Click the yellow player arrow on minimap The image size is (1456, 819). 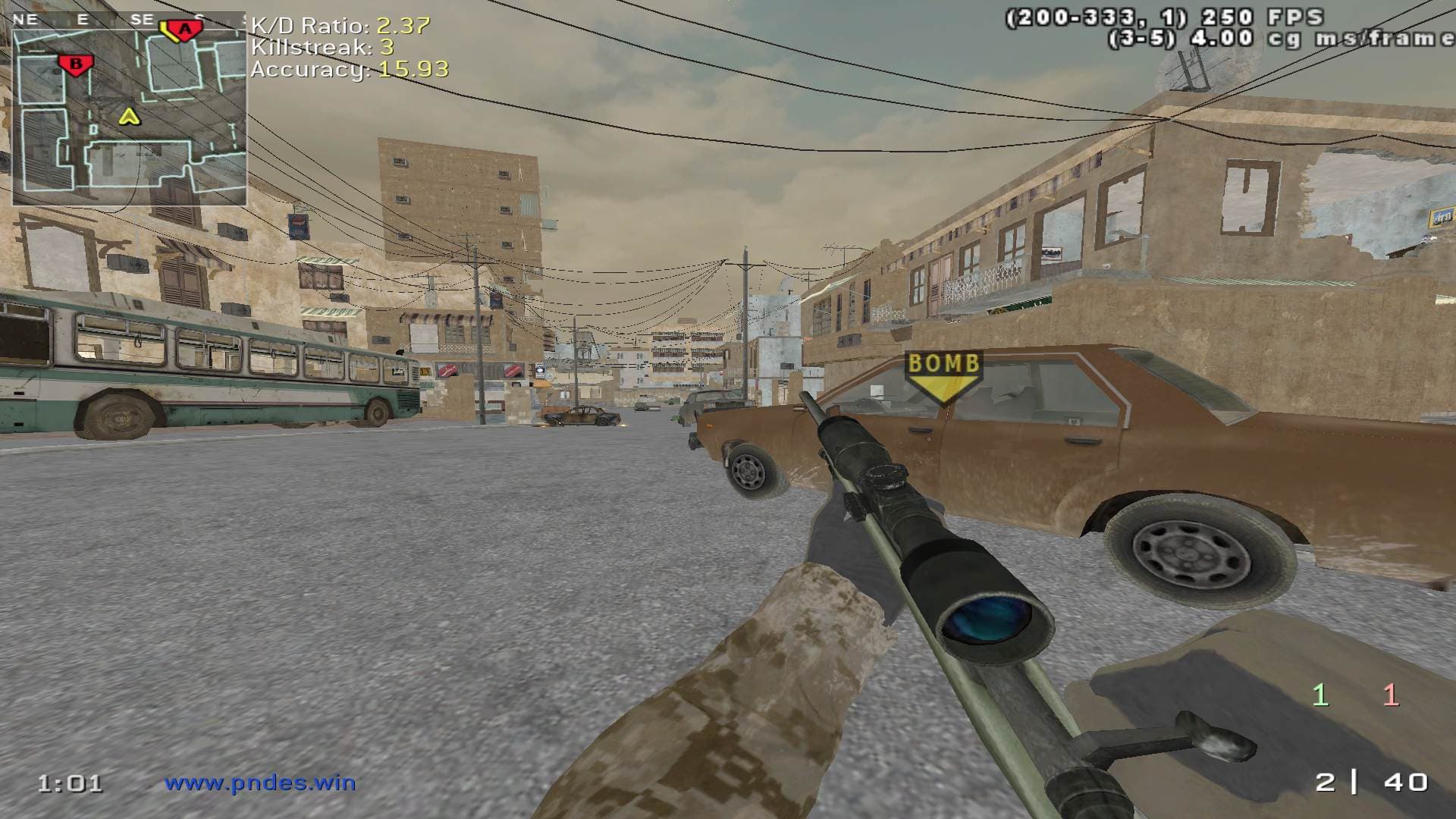click(130, 116)
